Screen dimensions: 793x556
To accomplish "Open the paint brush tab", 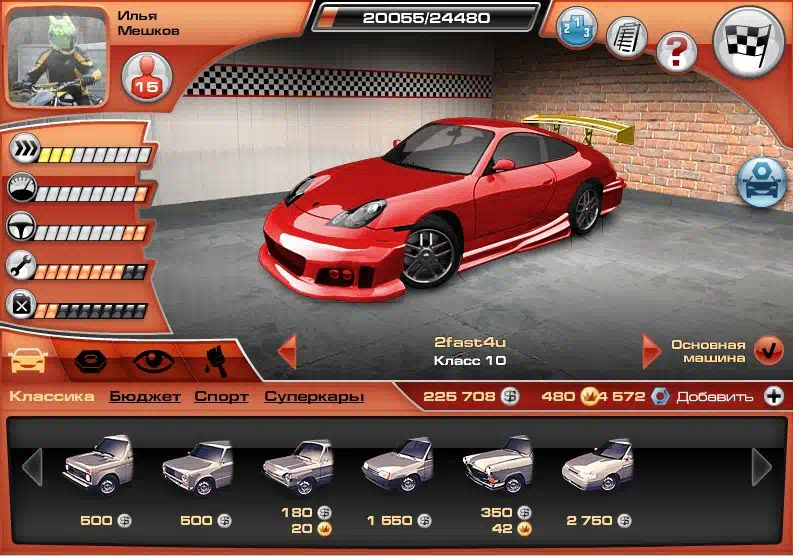I will click(210, 361).
